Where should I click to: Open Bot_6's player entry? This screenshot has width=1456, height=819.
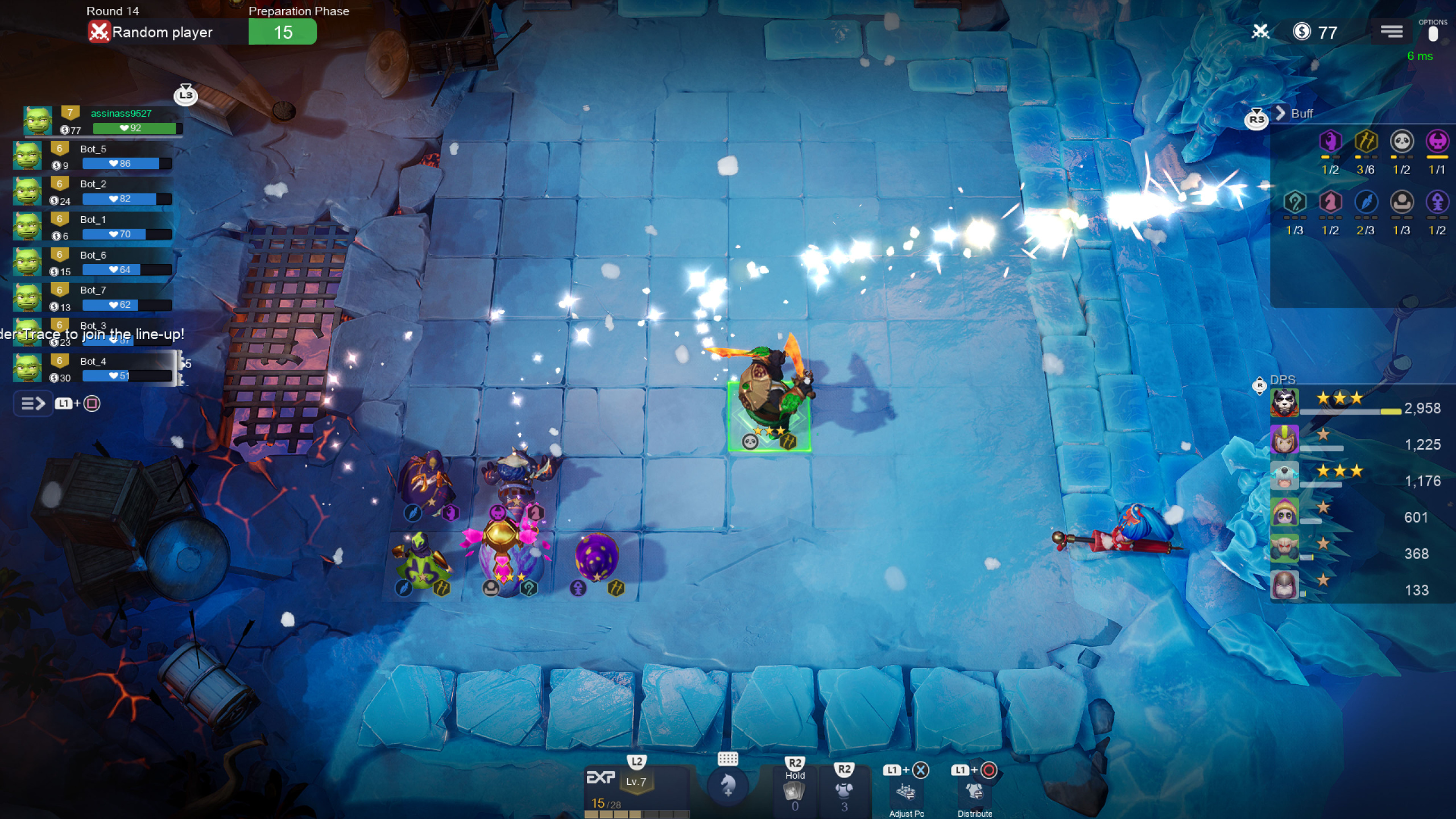[x=94, y=262]
